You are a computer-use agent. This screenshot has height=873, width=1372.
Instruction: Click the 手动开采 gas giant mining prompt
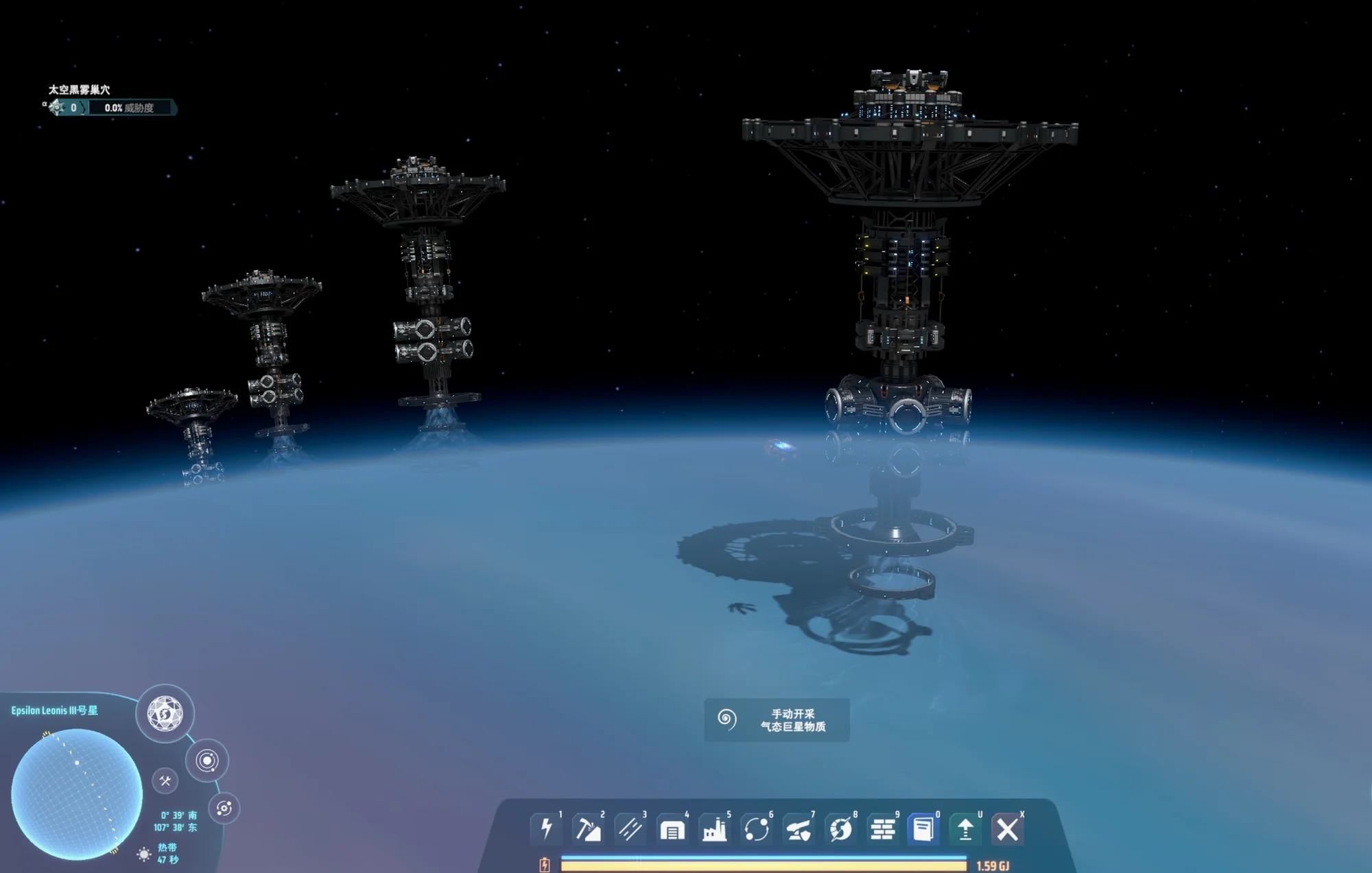pos(777,720)
